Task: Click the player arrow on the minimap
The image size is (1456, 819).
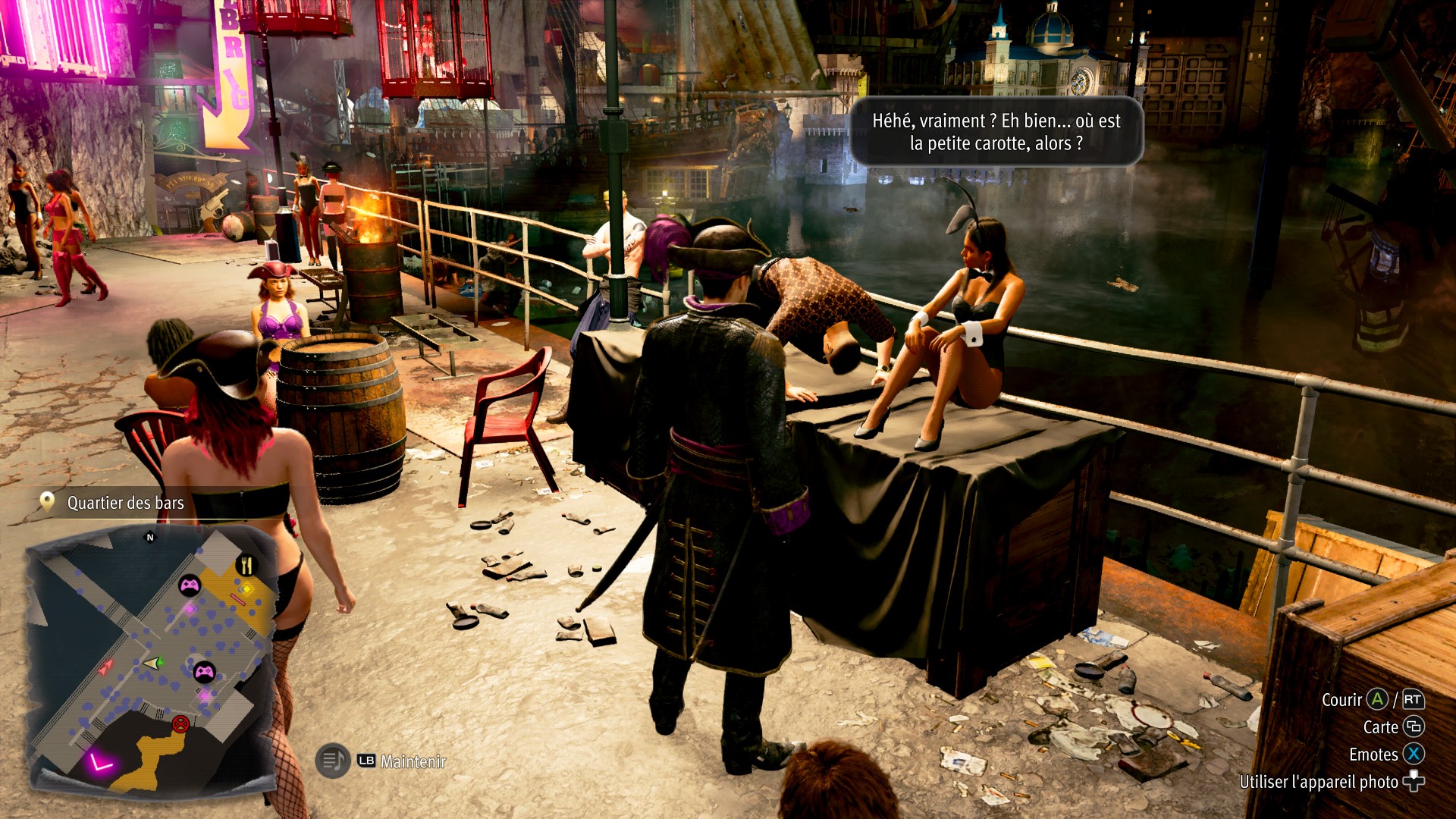Action: [x=152, y=664]
